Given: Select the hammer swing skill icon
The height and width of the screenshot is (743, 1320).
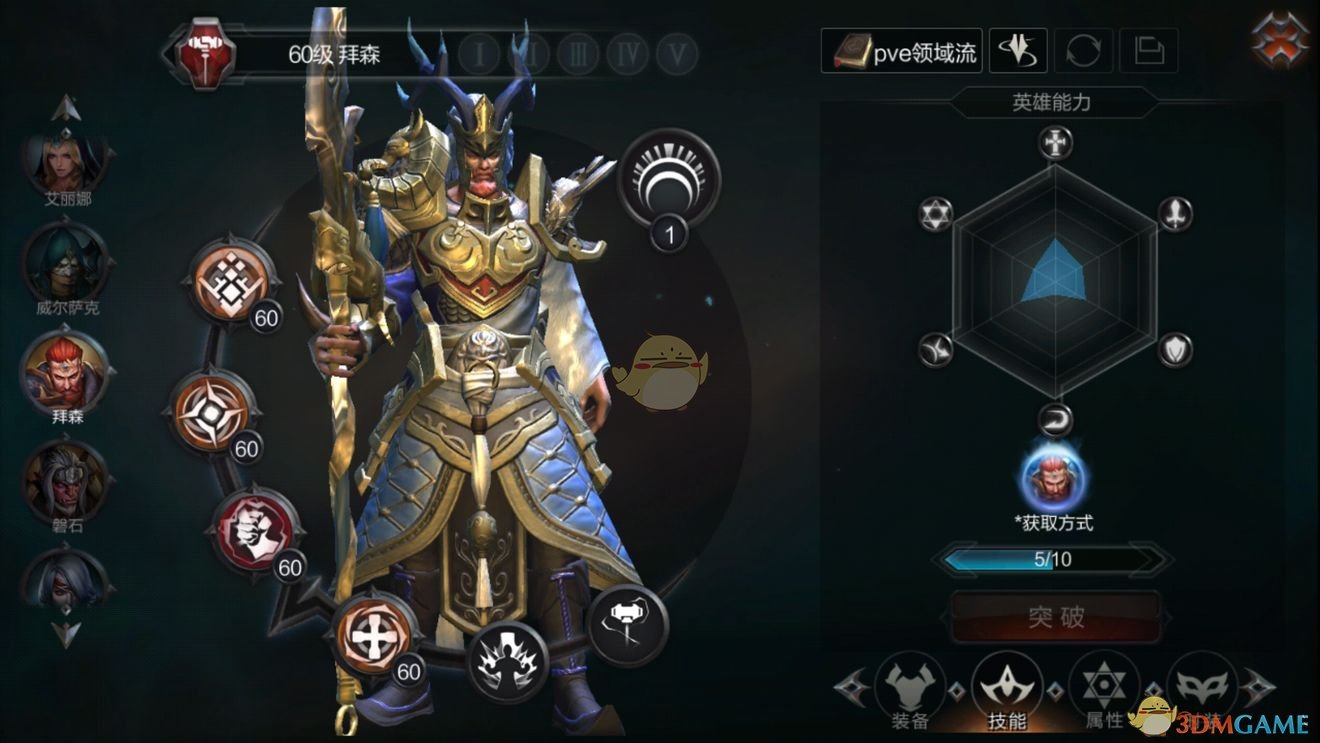Looking at the screenshot, I should [x=627, y=623].
